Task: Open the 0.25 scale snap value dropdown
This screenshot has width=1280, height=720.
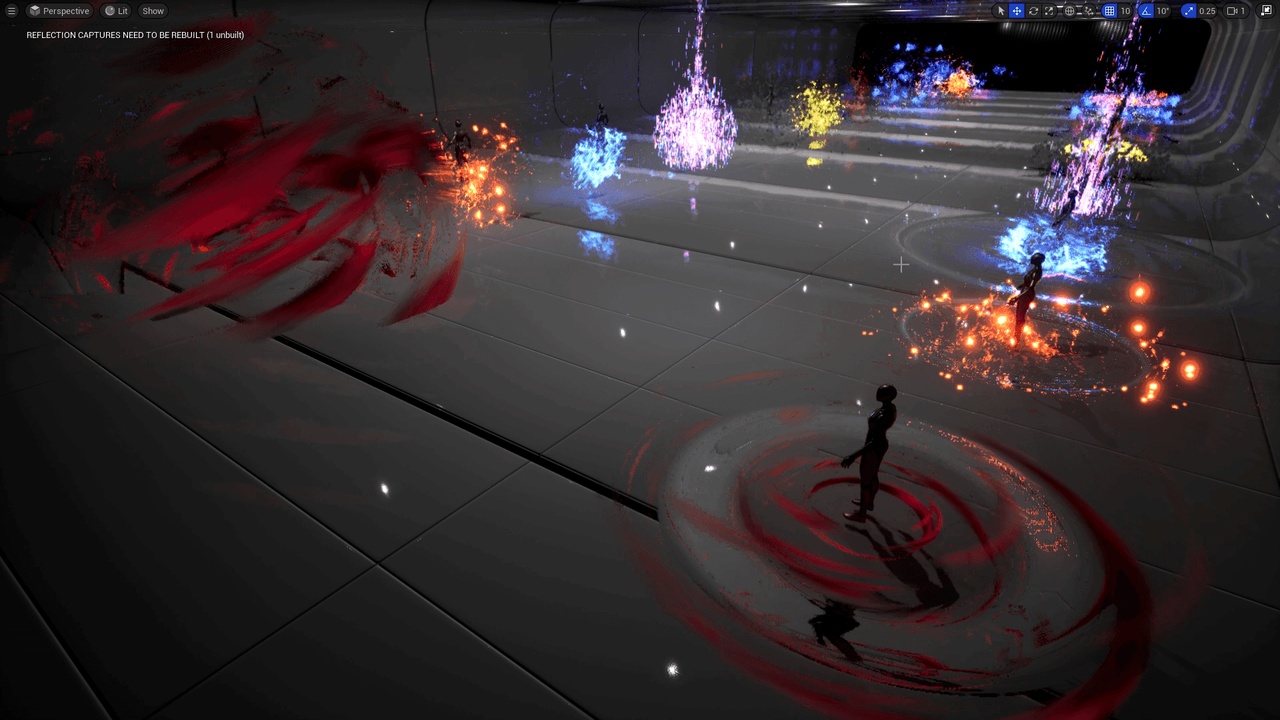Action: pyautogui.click(x=1207, y=11)
